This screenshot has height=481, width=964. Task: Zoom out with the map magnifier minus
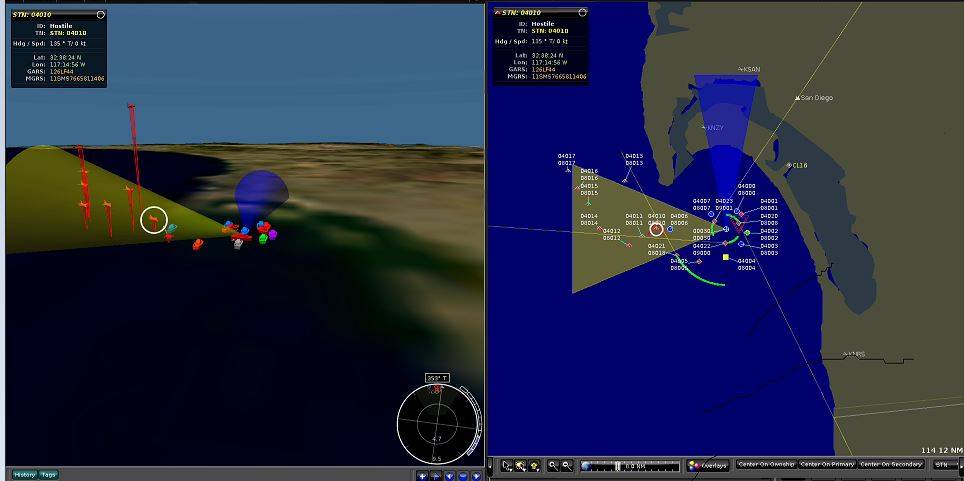pos(567,466)
